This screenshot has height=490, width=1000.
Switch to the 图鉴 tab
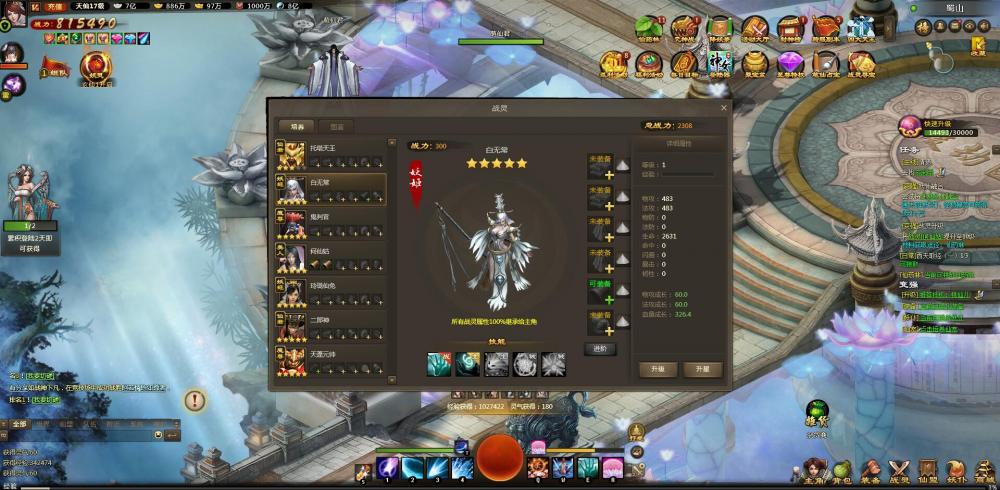tap(336, 127)
